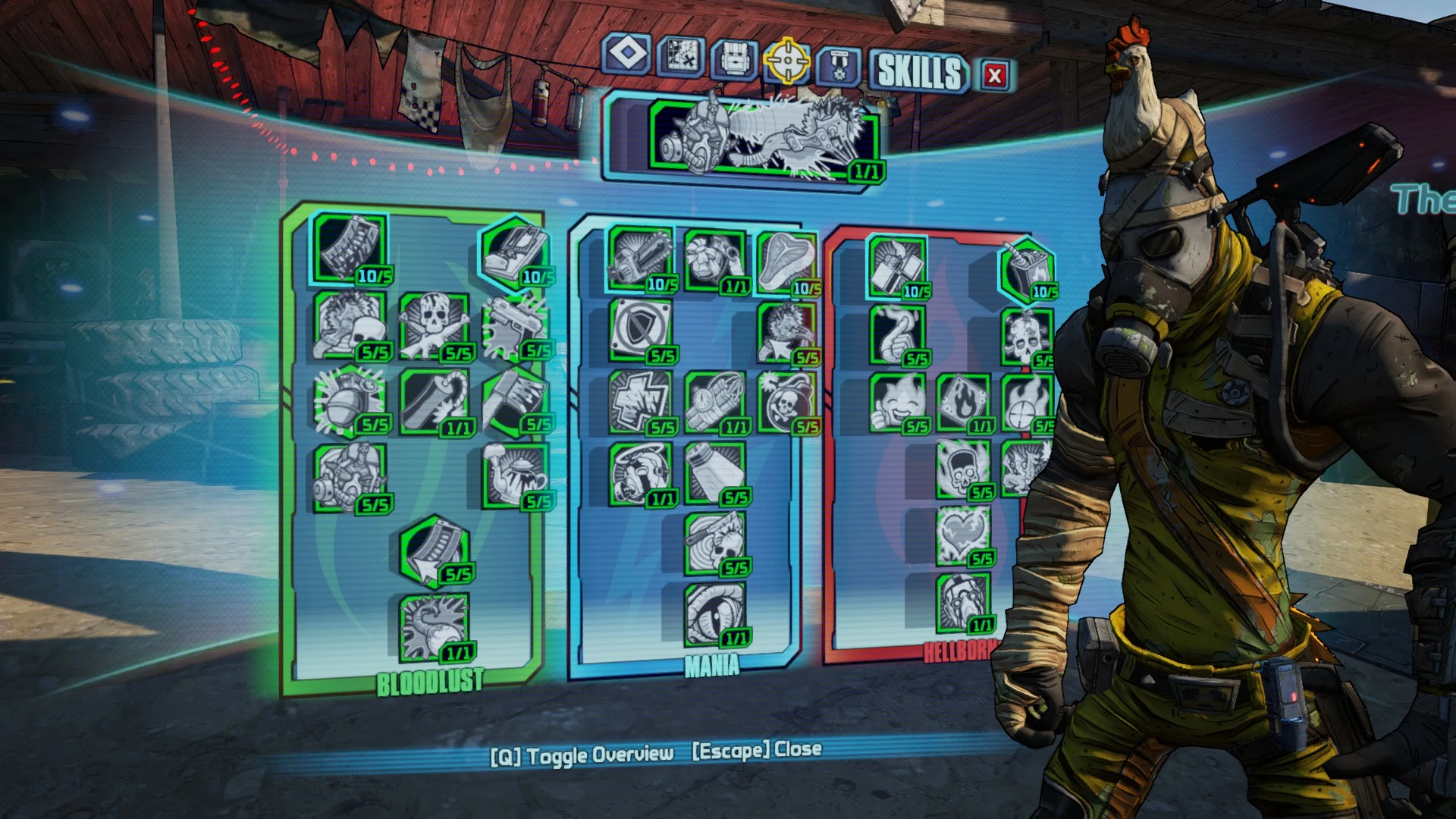
Task: Close the Skills menu with the red X
Action: point(993,74)
